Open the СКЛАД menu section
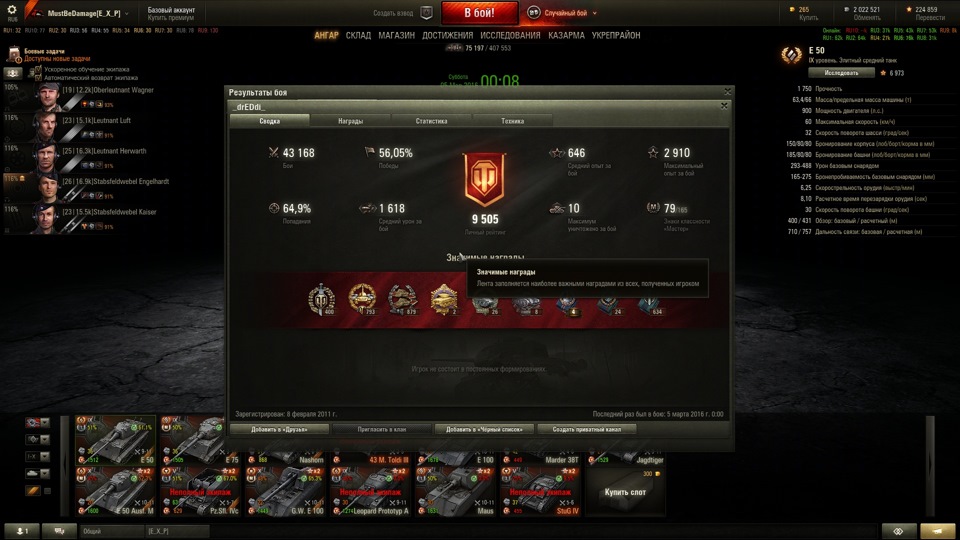The width and height of the screenshot is (960, 540). [x=358, y=35]
